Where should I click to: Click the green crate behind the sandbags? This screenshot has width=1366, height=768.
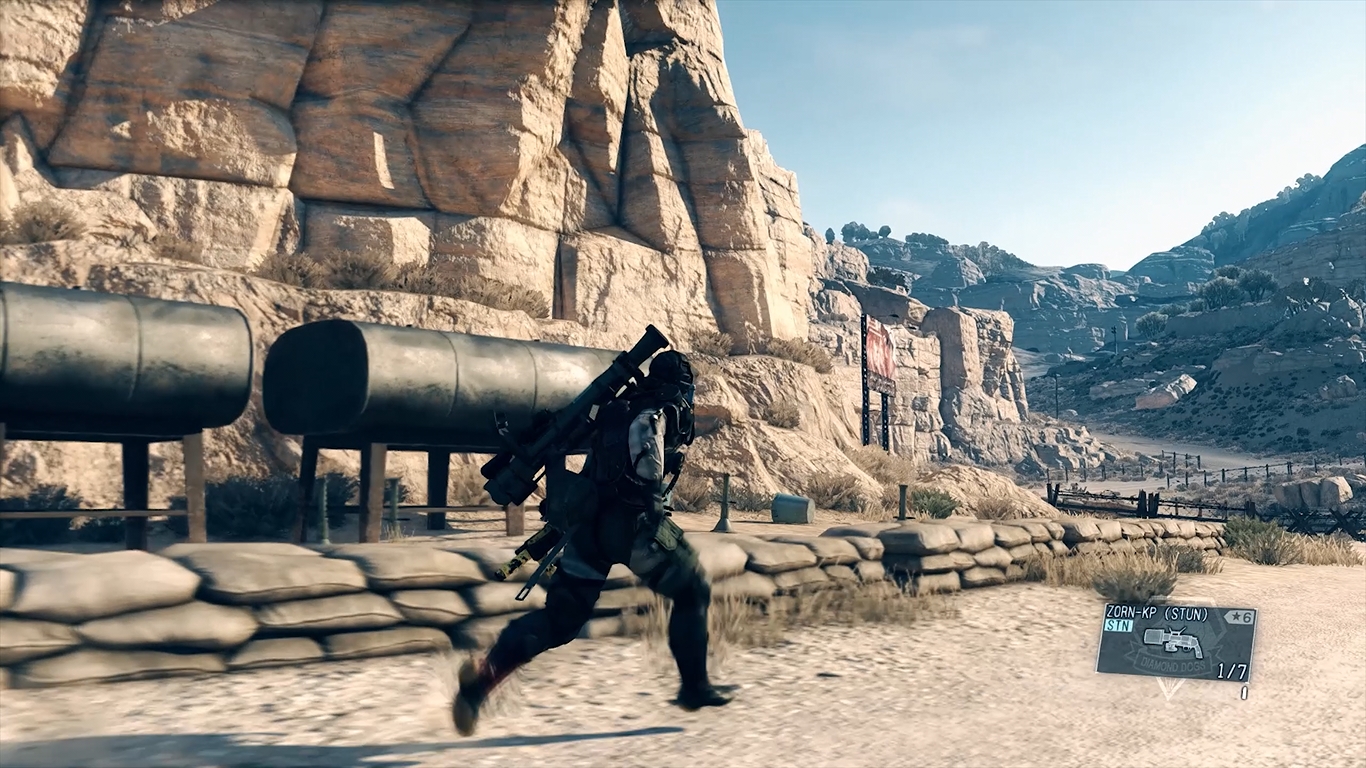click(x=791, y=505)
